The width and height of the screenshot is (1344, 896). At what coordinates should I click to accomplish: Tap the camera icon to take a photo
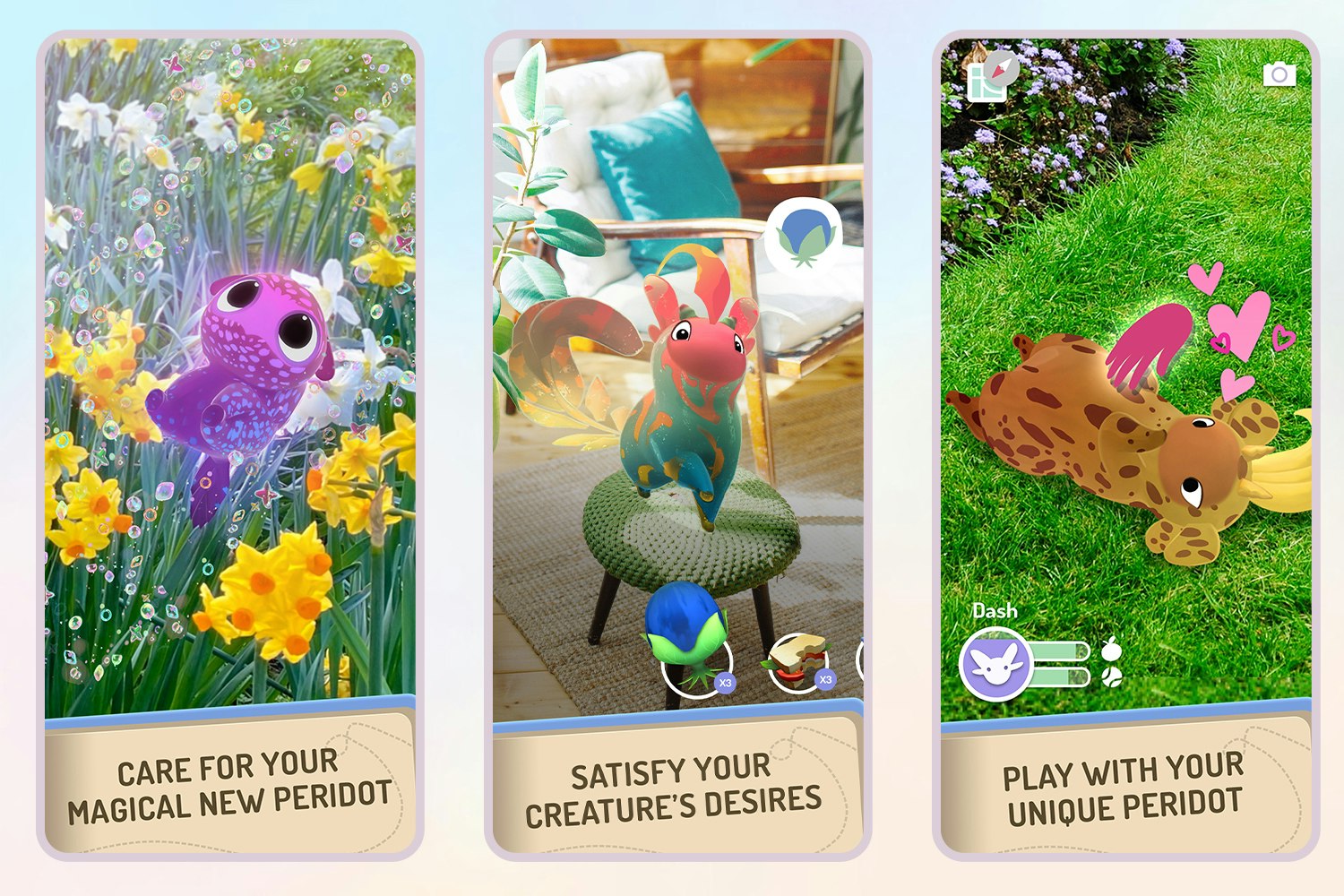coord(1279,74)
